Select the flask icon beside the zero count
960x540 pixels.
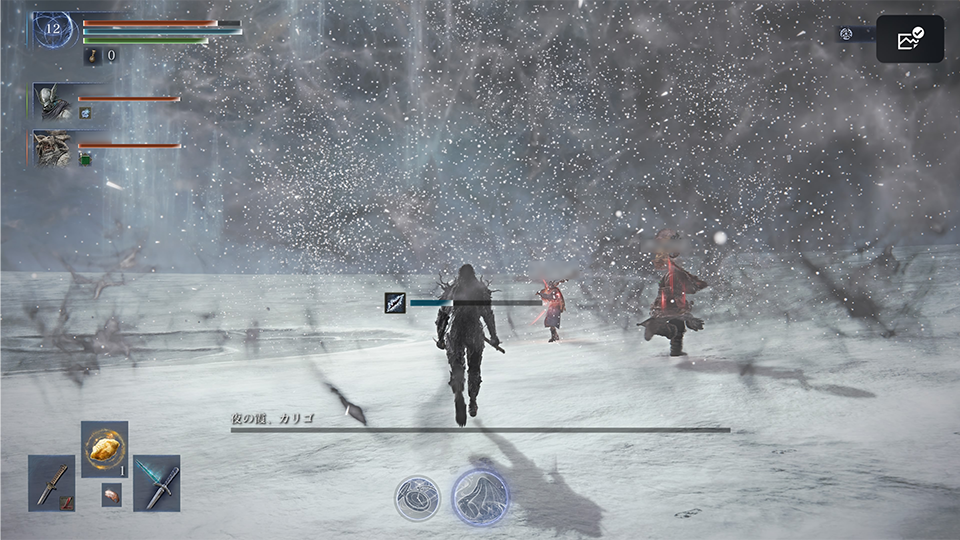[91, 56]
